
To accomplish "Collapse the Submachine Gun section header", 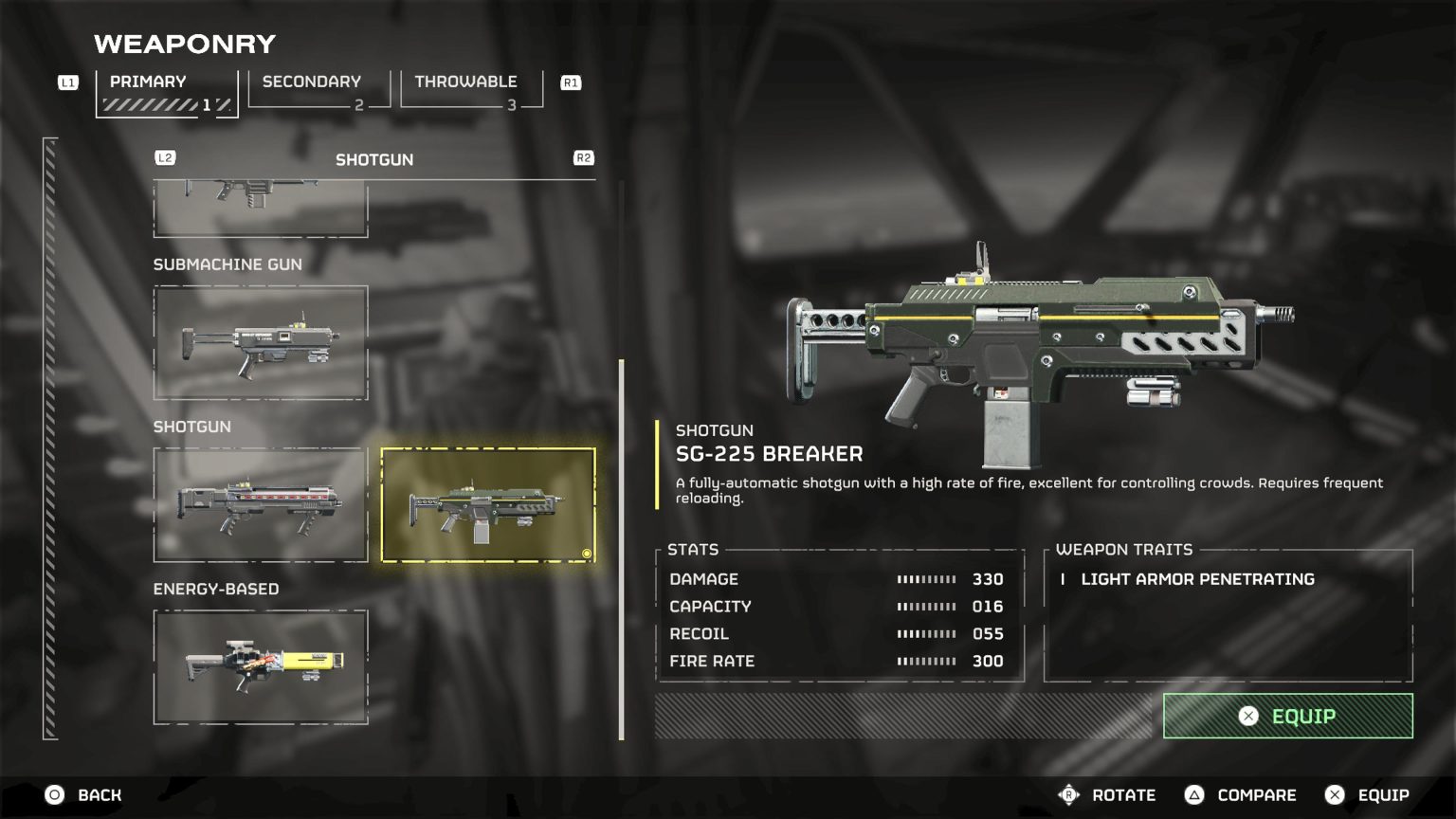I will (227, 264).
